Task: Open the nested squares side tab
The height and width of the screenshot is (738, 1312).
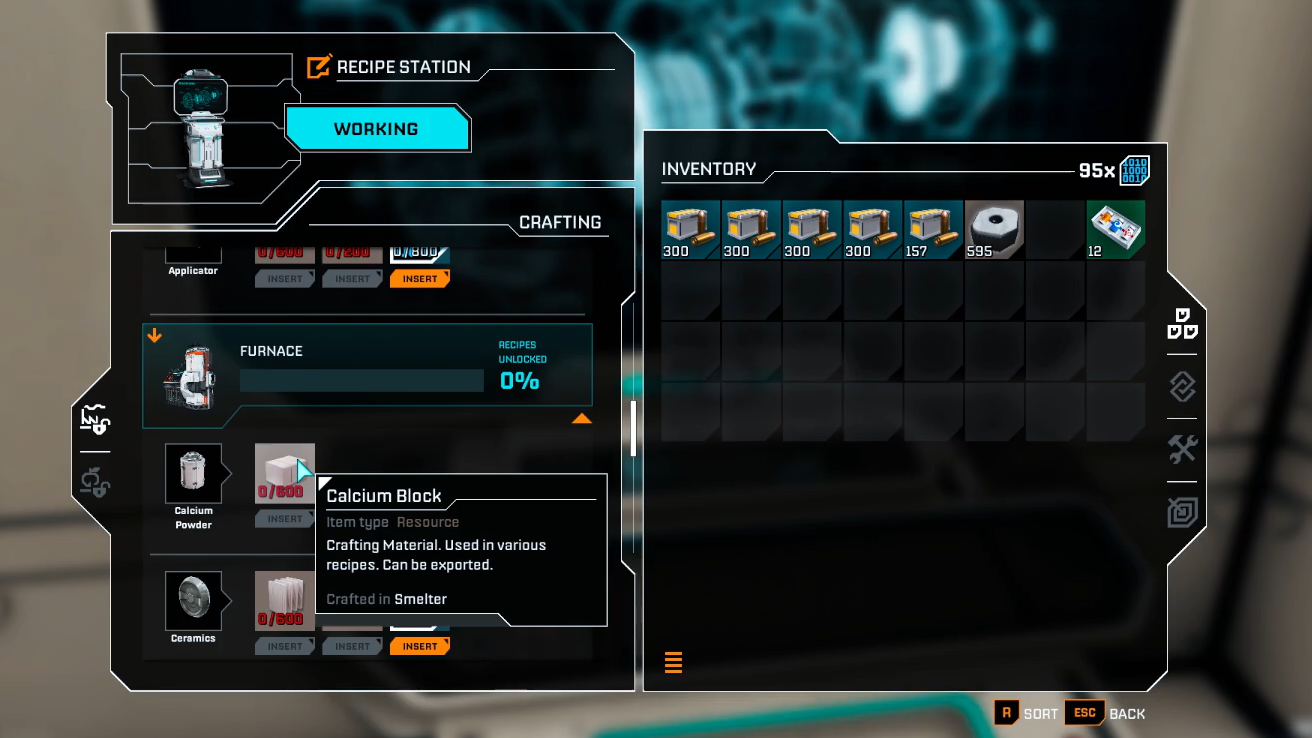Action: point(1182,513)
